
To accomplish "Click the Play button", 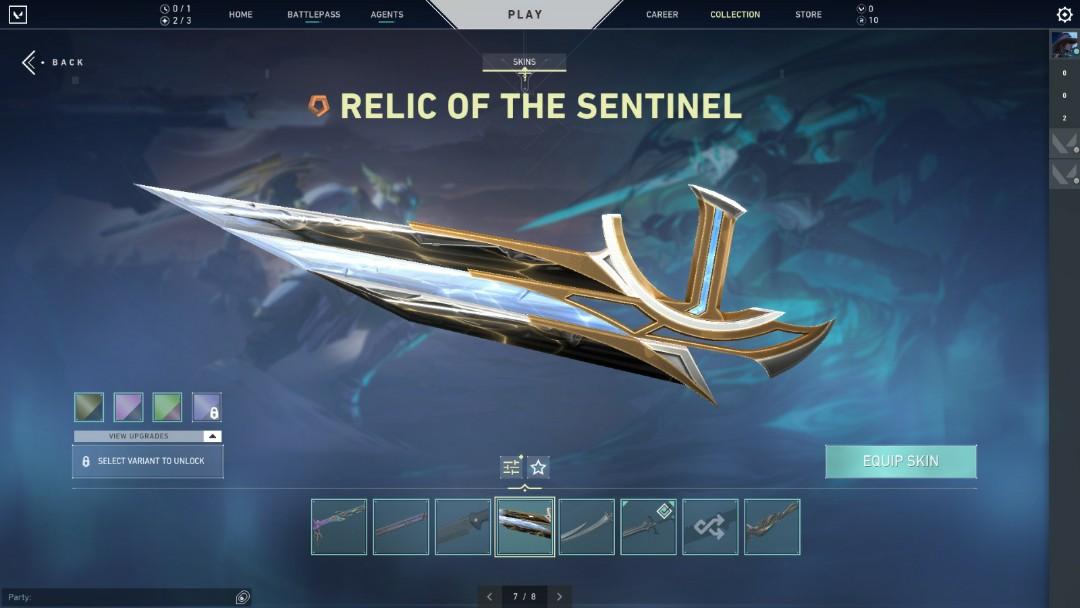I will tap(525, 15).
